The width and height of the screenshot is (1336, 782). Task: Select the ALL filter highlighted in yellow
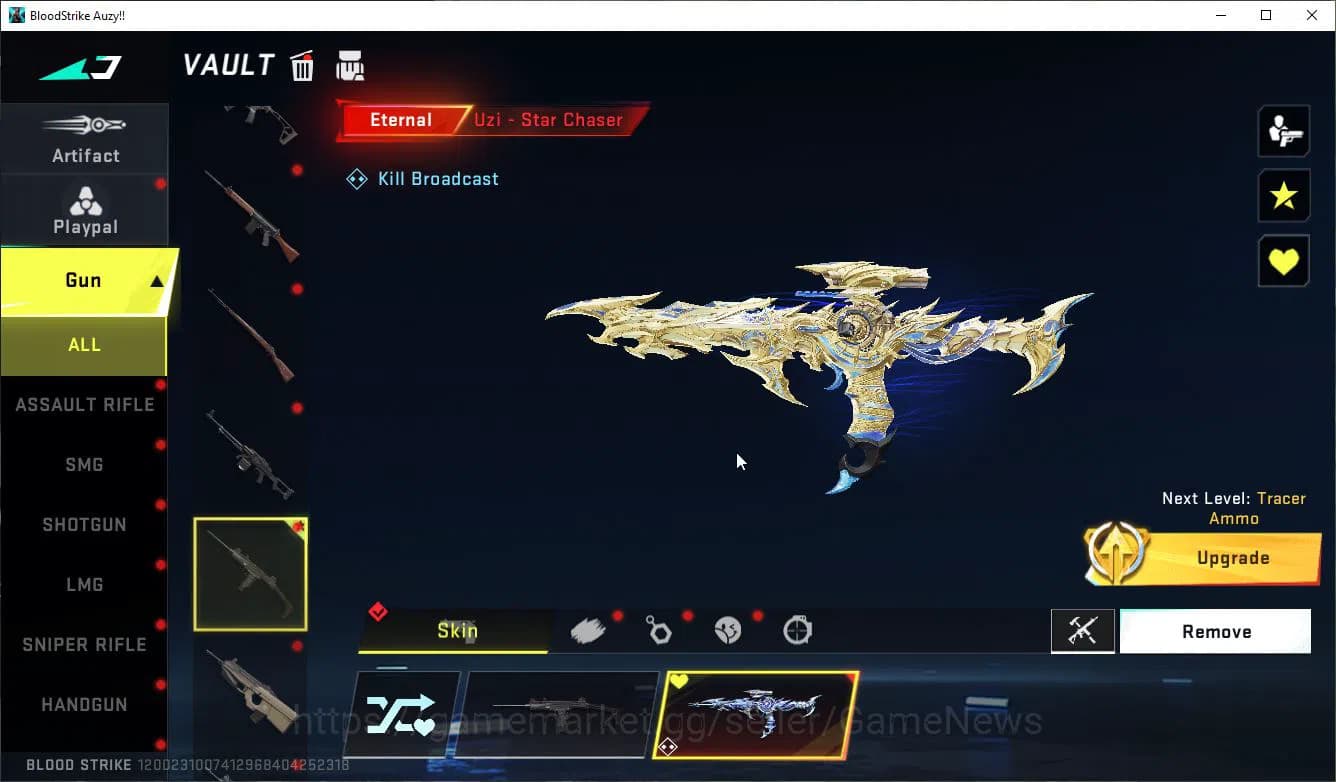84,344
